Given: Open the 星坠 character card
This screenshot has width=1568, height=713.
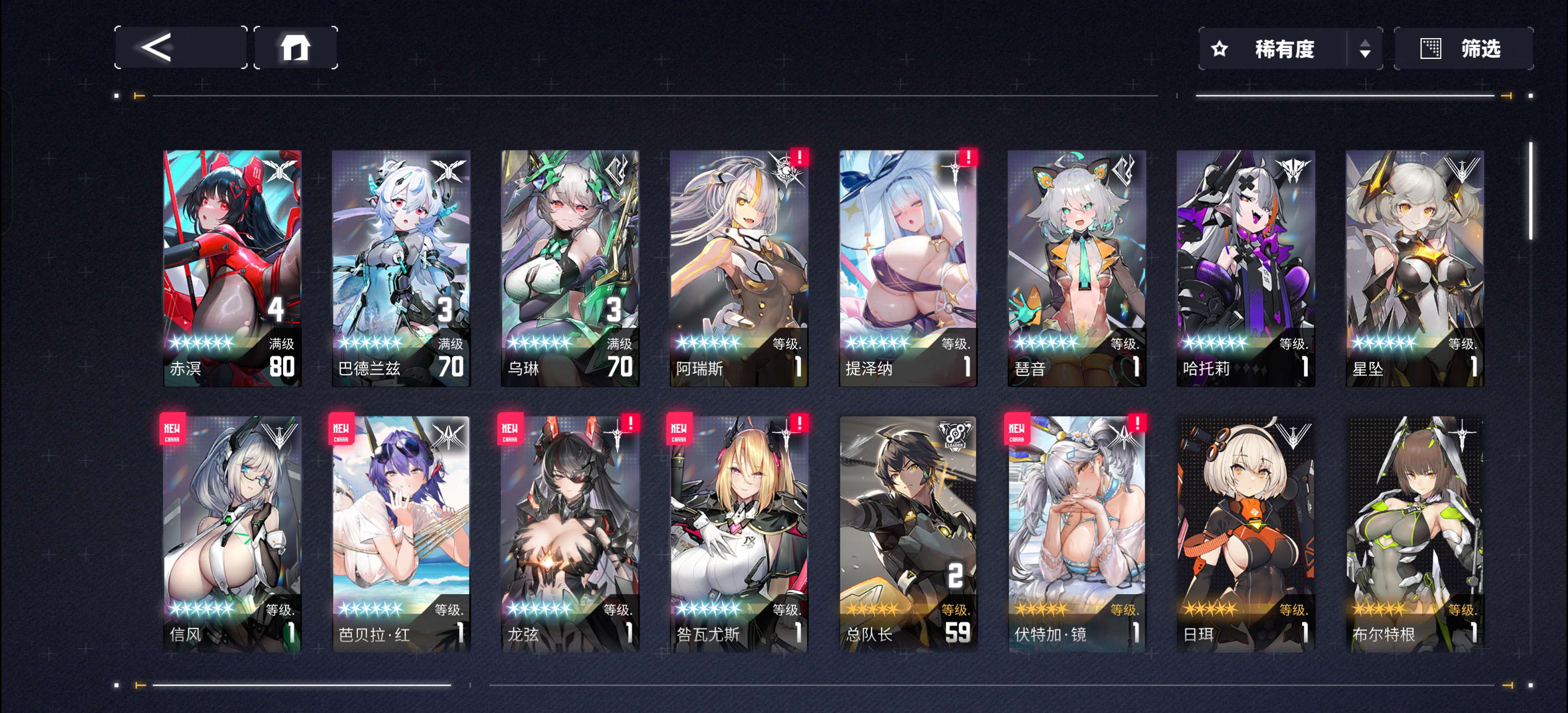Looking at the screenshot, I should (1415, 268).
